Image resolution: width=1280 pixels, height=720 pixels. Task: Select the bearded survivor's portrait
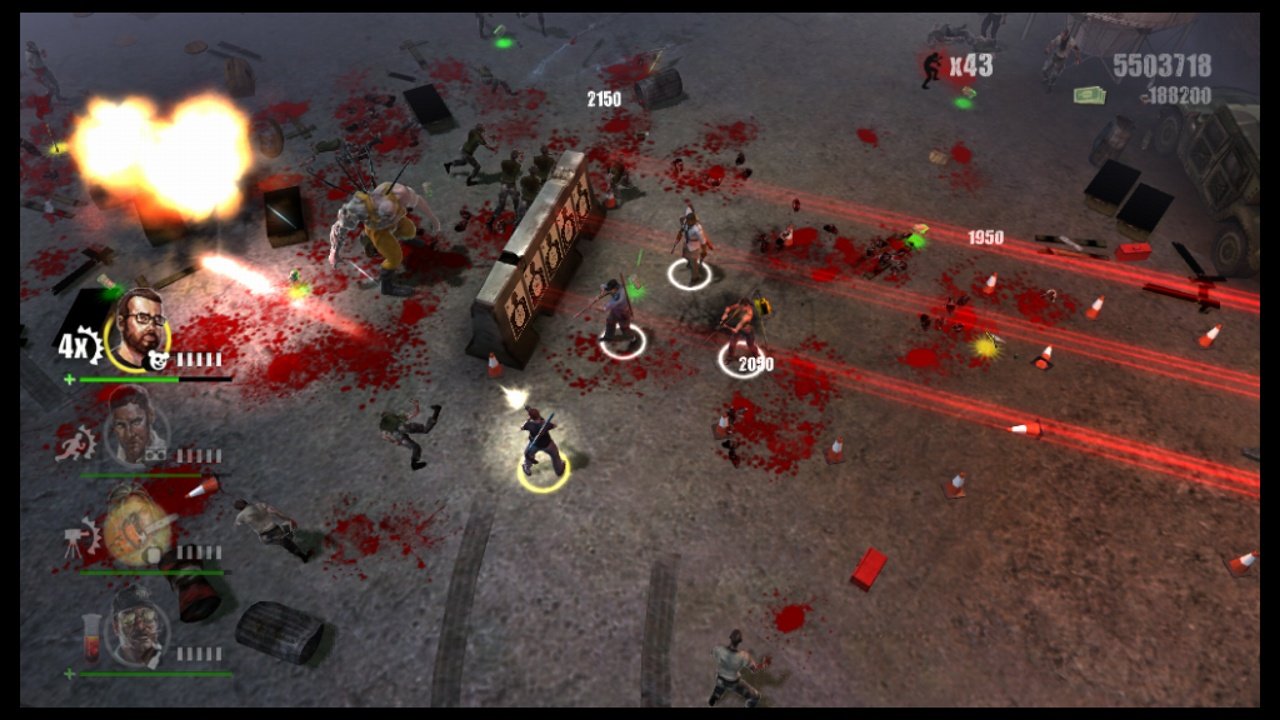(140, 330)
